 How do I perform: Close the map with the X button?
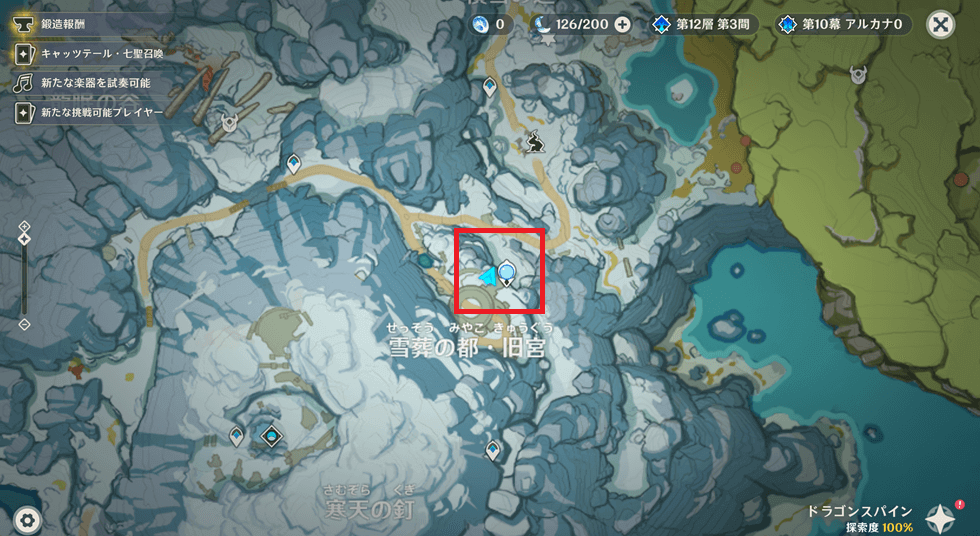pos(940,25)
